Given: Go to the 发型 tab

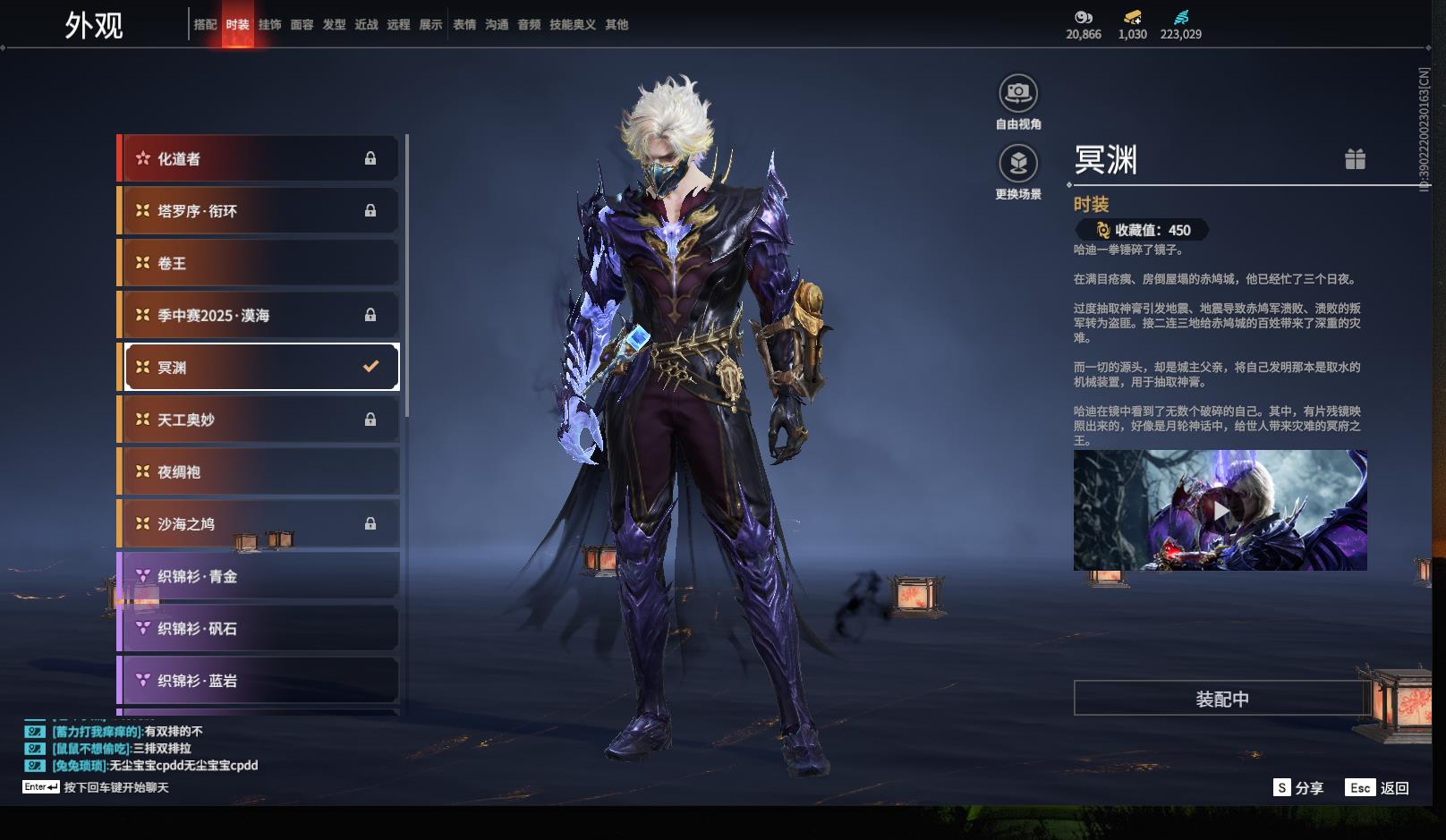Looking at the screenshot, I should 334,25.
